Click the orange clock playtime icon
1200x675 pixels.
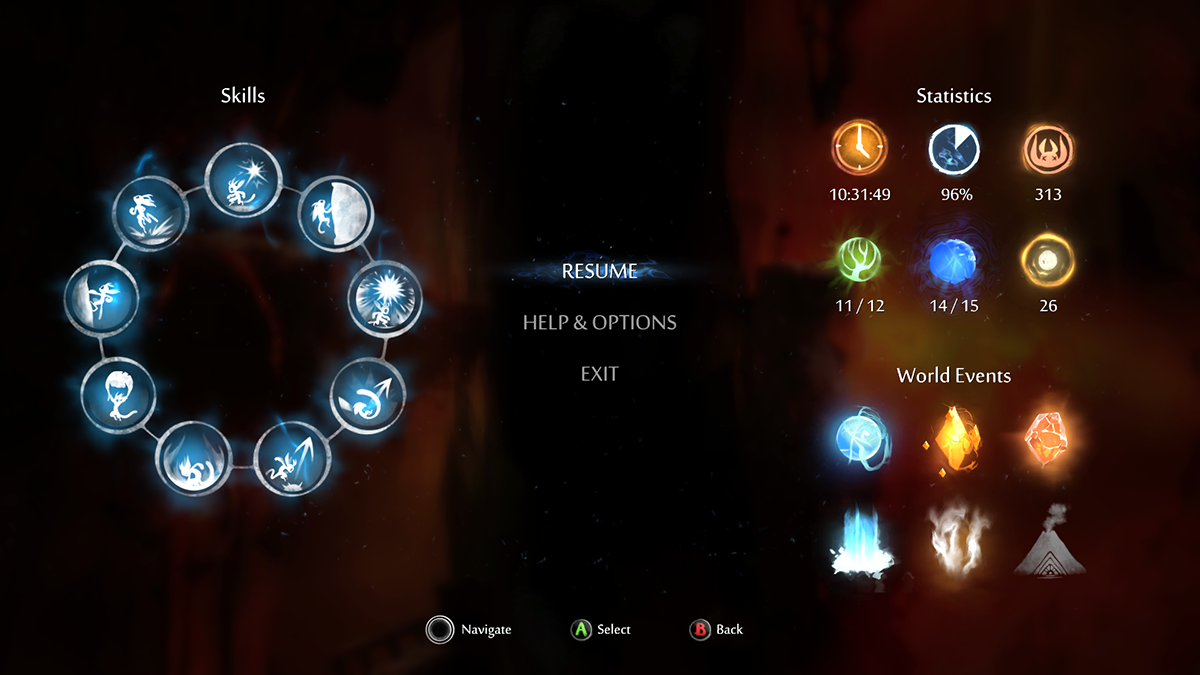[860, 151]
